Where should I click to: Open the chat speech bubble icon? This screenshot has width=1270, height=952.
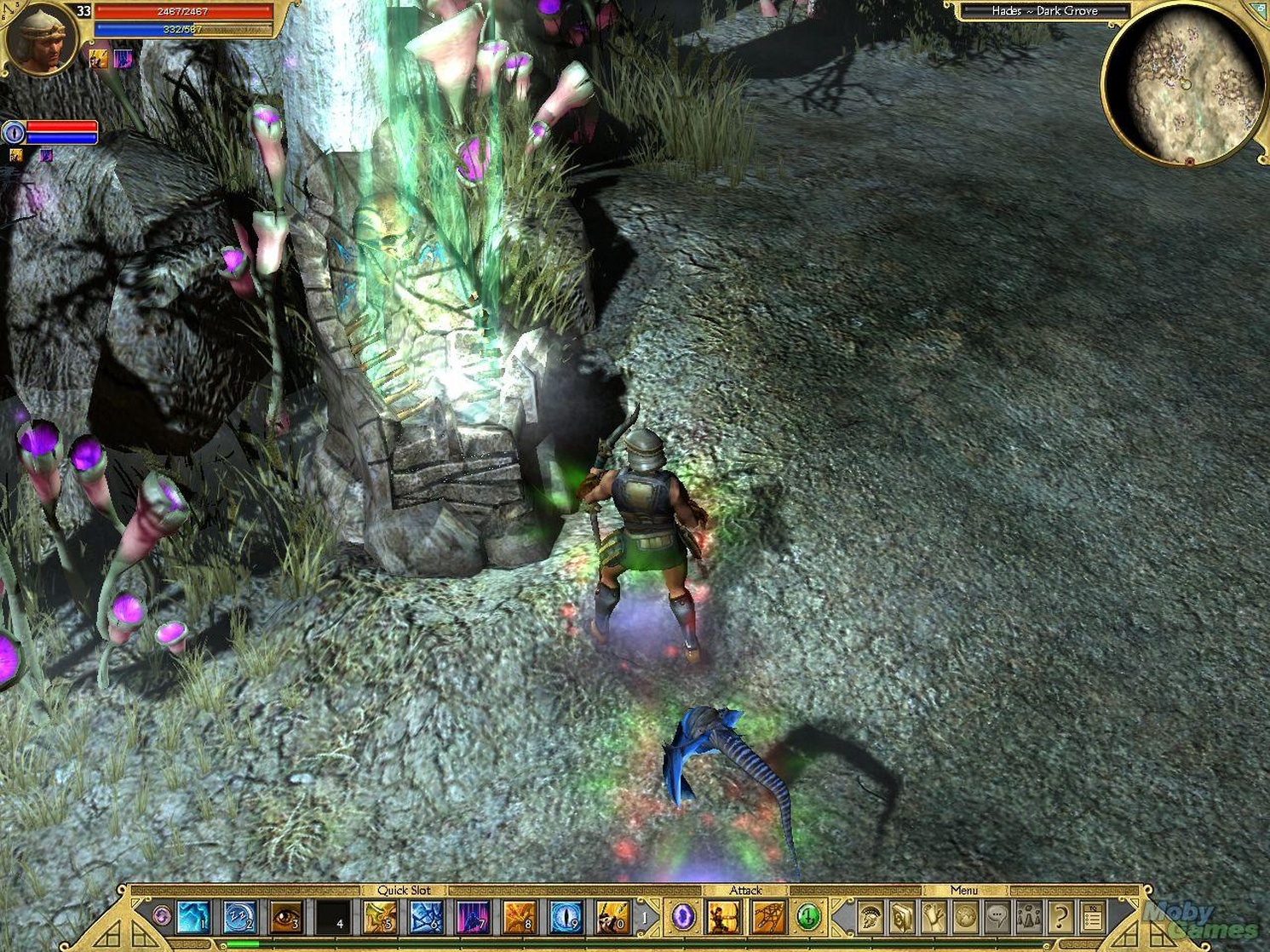click(x=997, y=915)
